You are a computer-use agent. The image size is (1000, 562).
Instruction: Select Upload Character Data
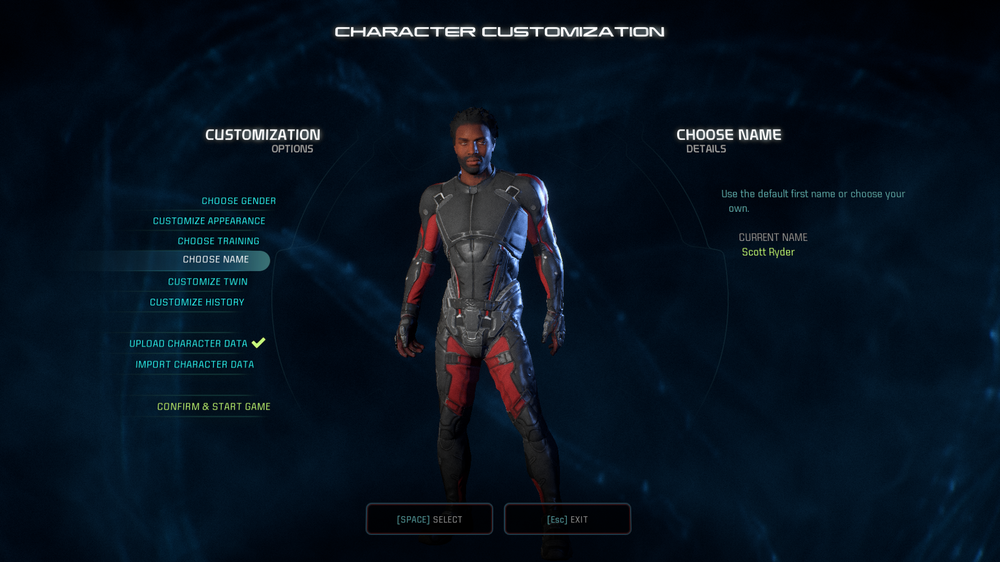(188, 344)
